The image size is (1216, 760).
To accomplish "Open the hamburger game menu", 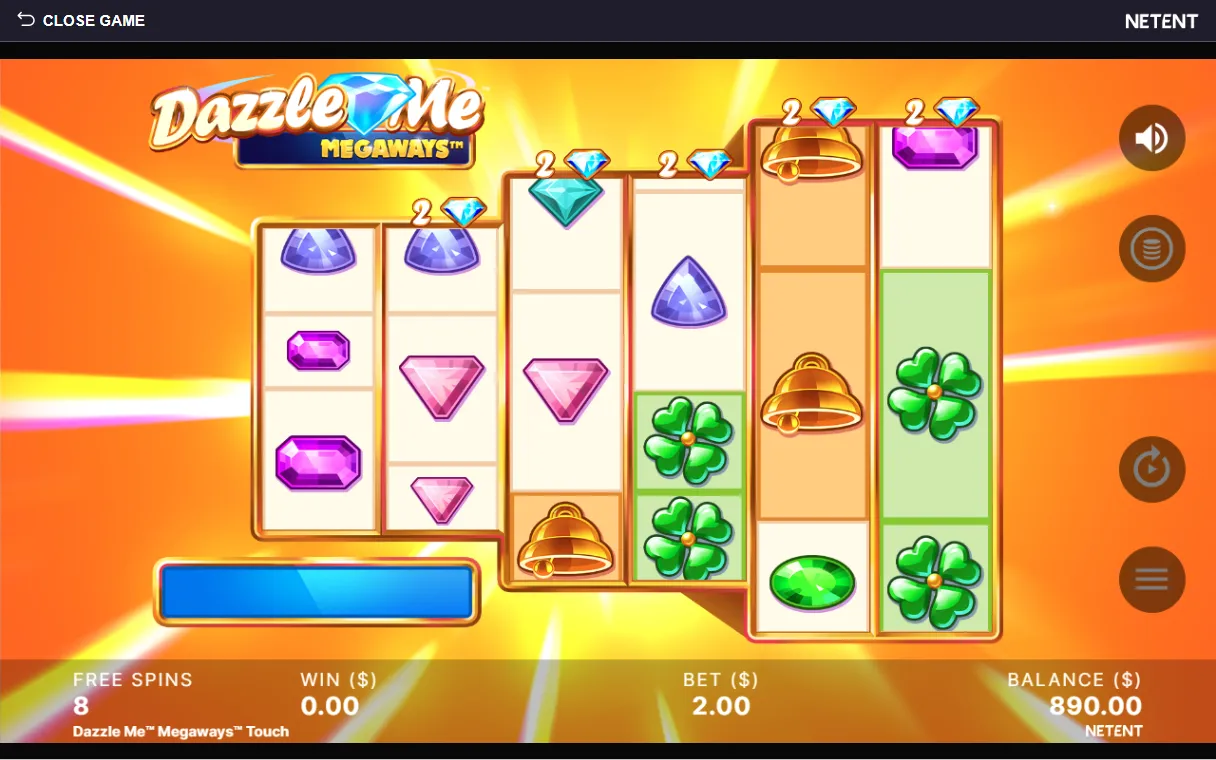I will click(x=1152, y=579).
